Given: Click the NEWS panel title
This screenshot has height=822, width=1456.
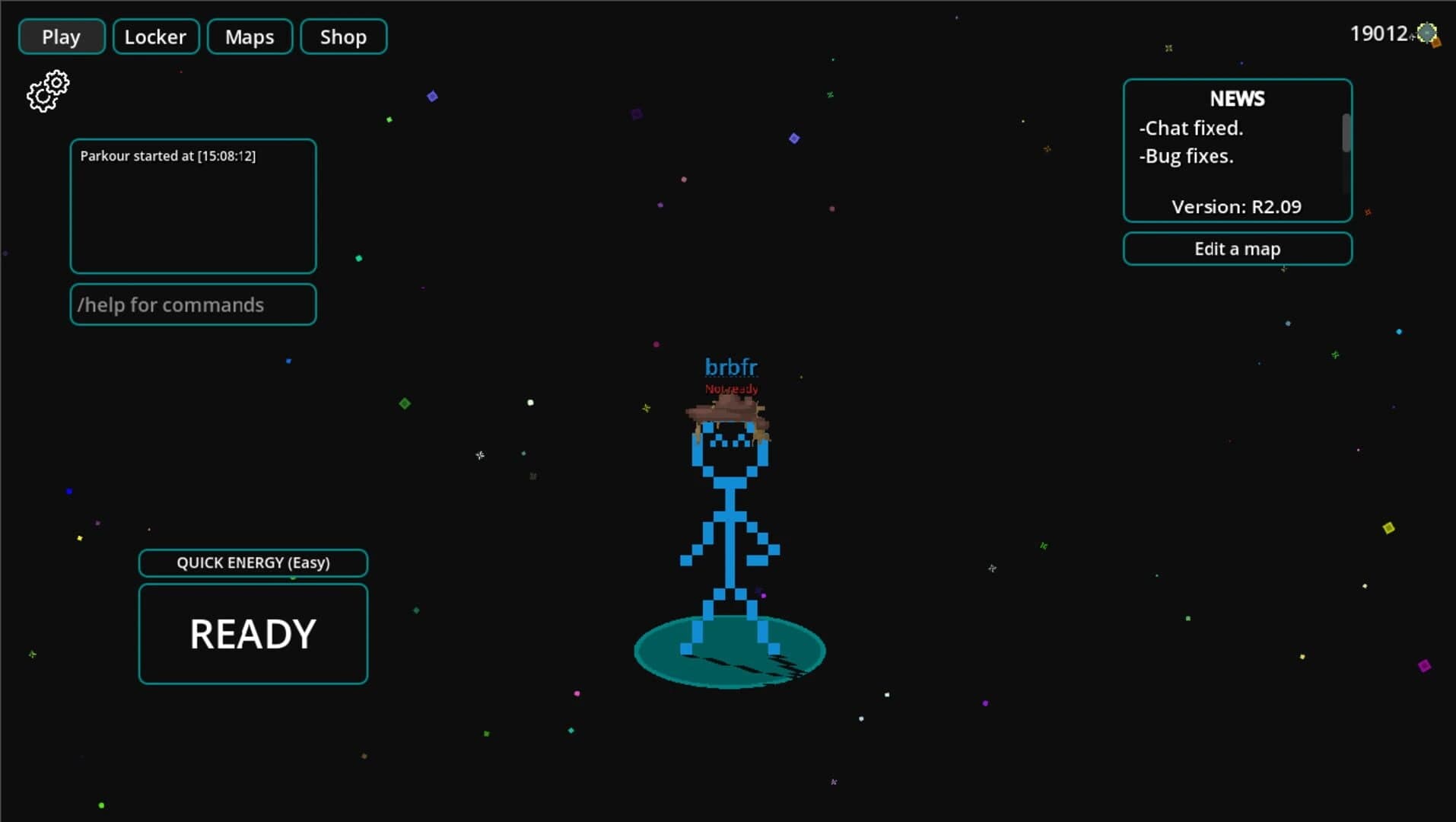Looking at the screenshot, I should click(1237, 99).
